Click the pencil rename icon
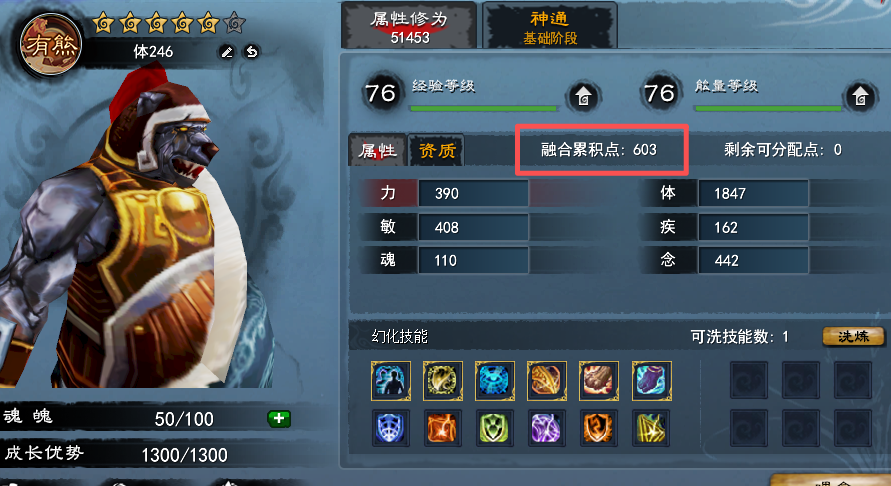Viewport: 891px width, 486px height. (227, 52)
